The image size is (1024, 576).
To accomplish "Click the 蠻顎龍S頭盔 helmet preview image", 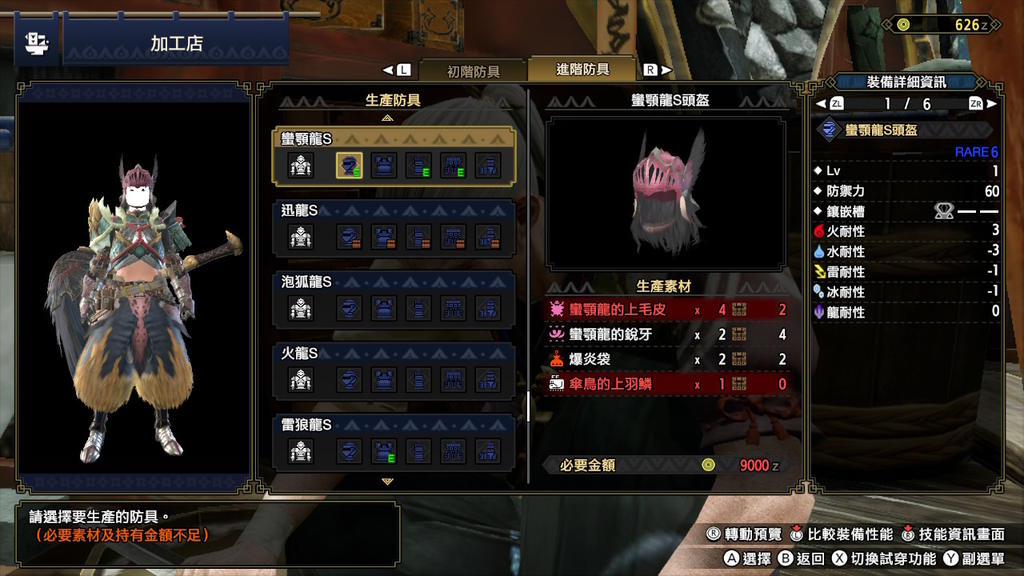I will pyautogui.click(x=666, y=194).
